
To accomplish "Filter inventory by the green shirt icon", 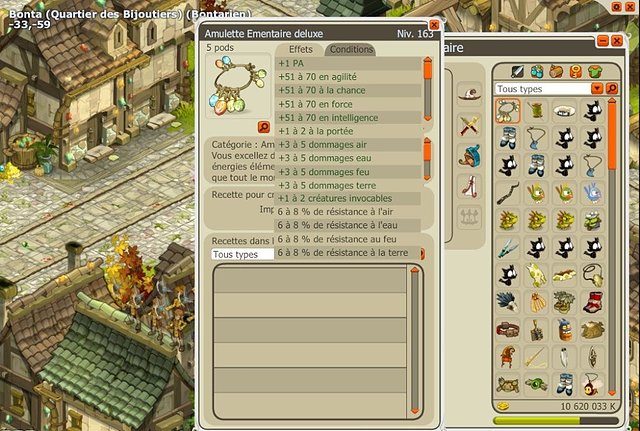I will point(594,72).
